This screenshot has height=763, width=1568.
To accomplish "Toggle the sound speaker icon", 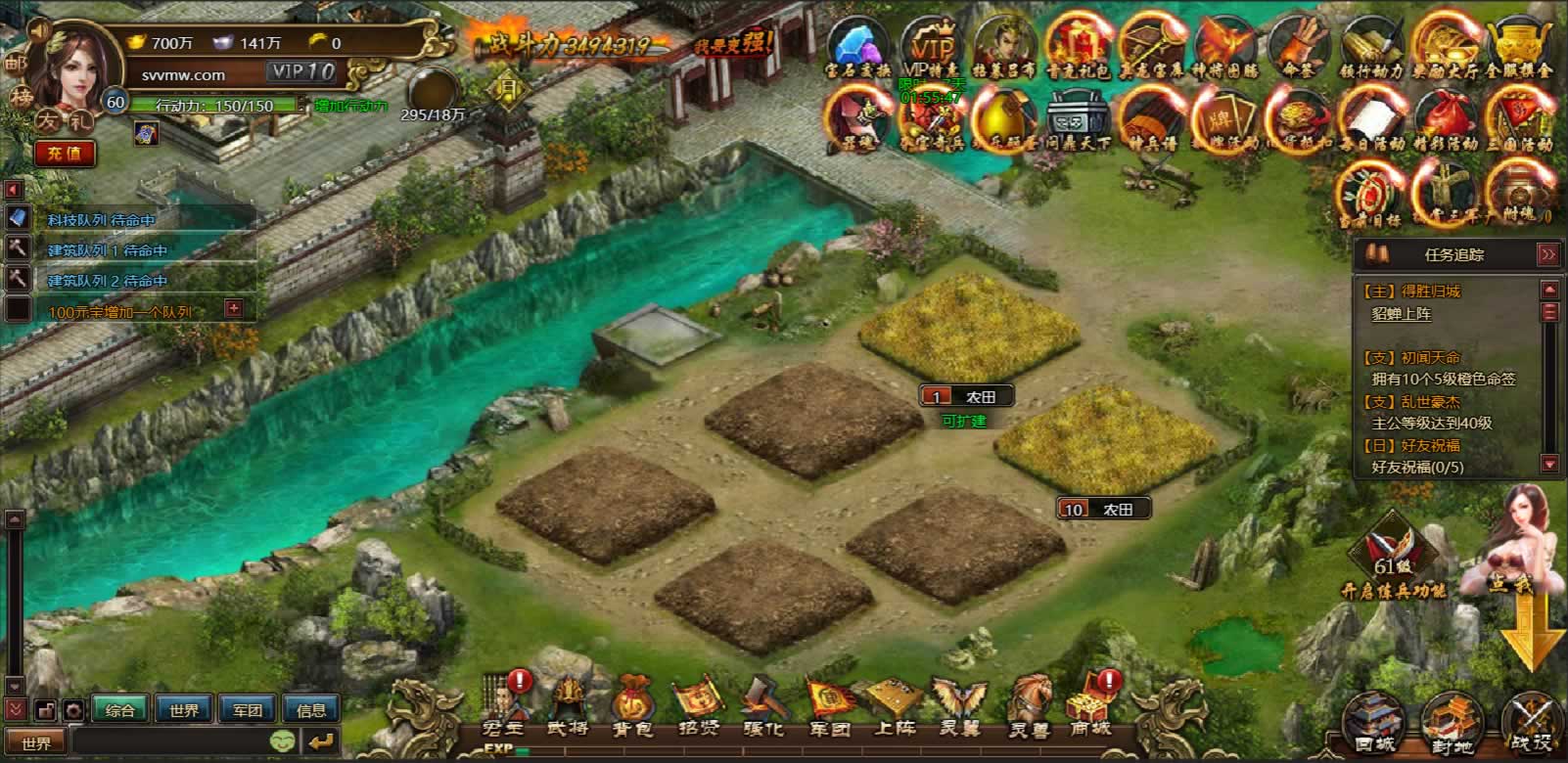I will point(40,30).
